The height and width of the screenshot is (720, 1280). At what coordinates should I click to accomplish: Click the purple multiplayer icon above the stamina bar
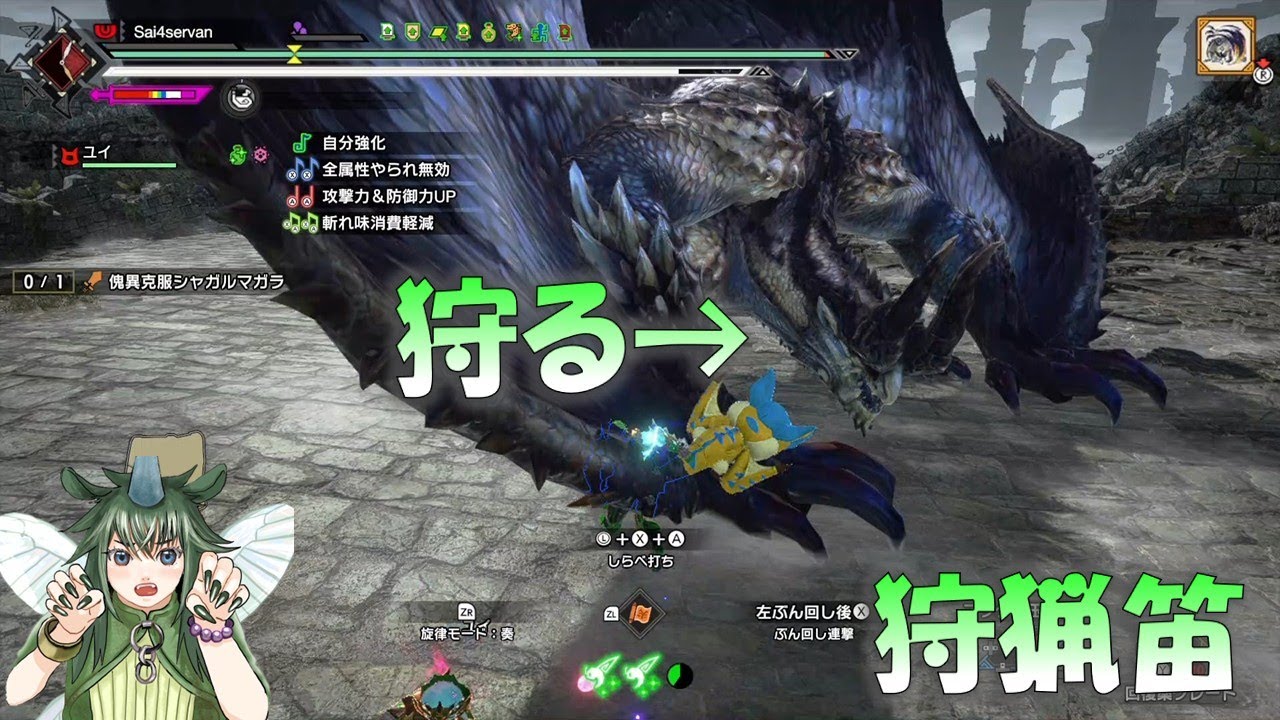point(300,28)
